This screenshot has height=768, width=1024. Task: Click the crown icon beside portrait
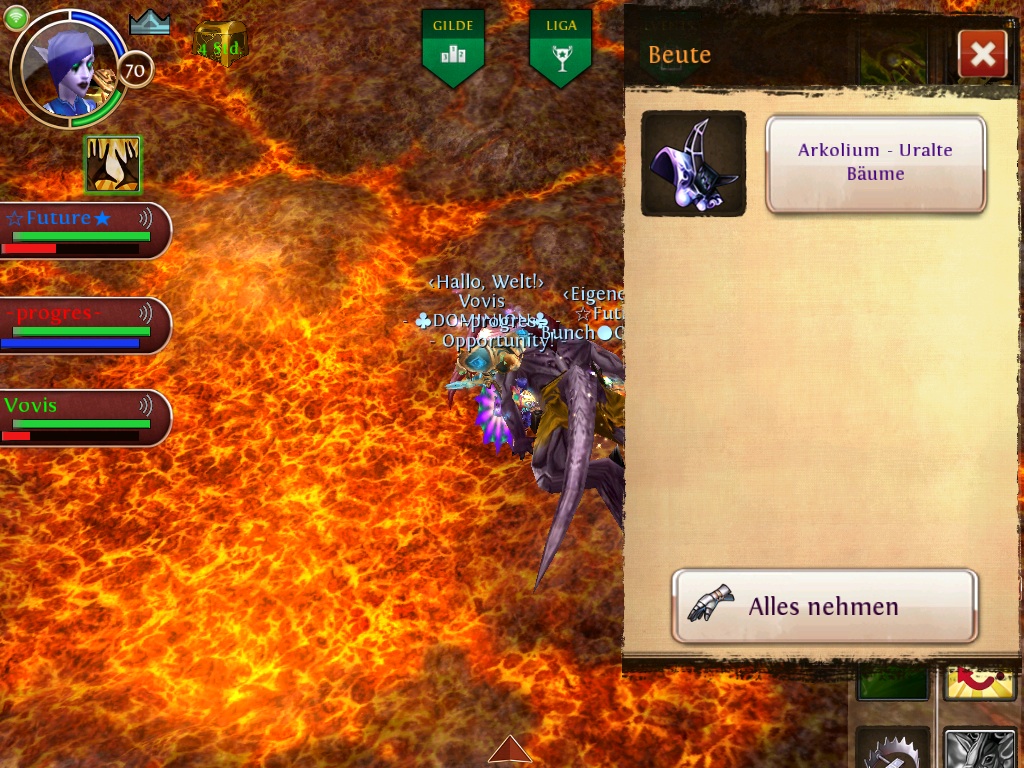coord(150,23)
